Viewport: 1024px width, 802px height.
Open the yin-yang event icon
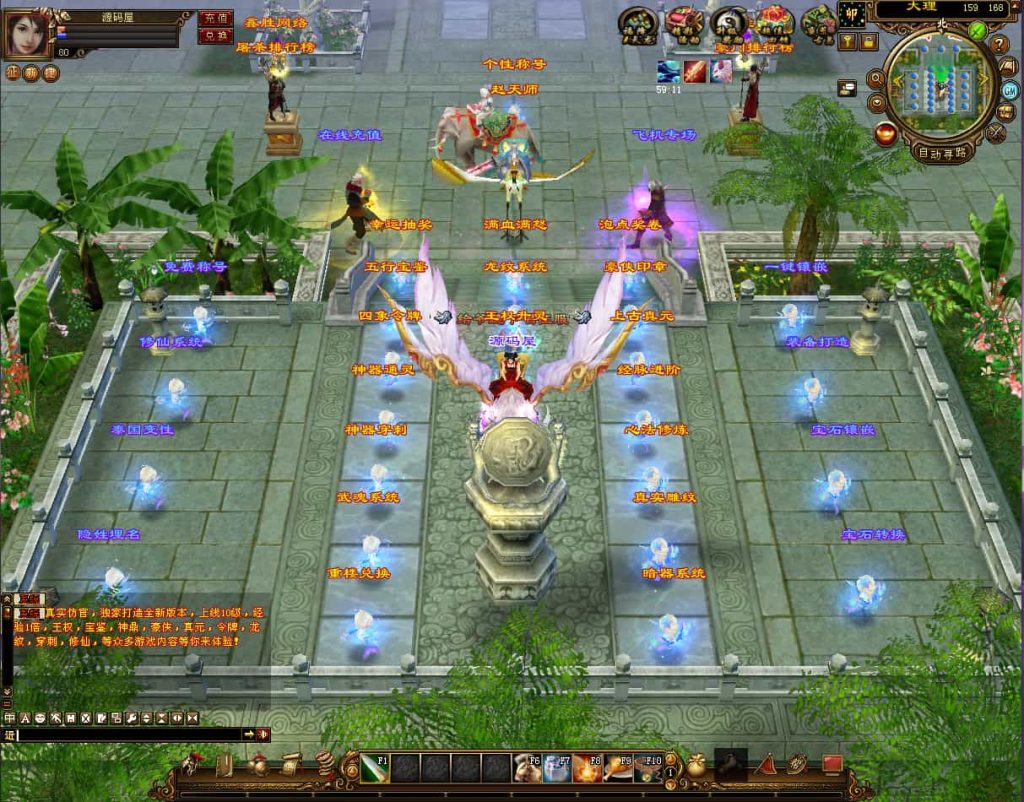(x=729, y=22)
